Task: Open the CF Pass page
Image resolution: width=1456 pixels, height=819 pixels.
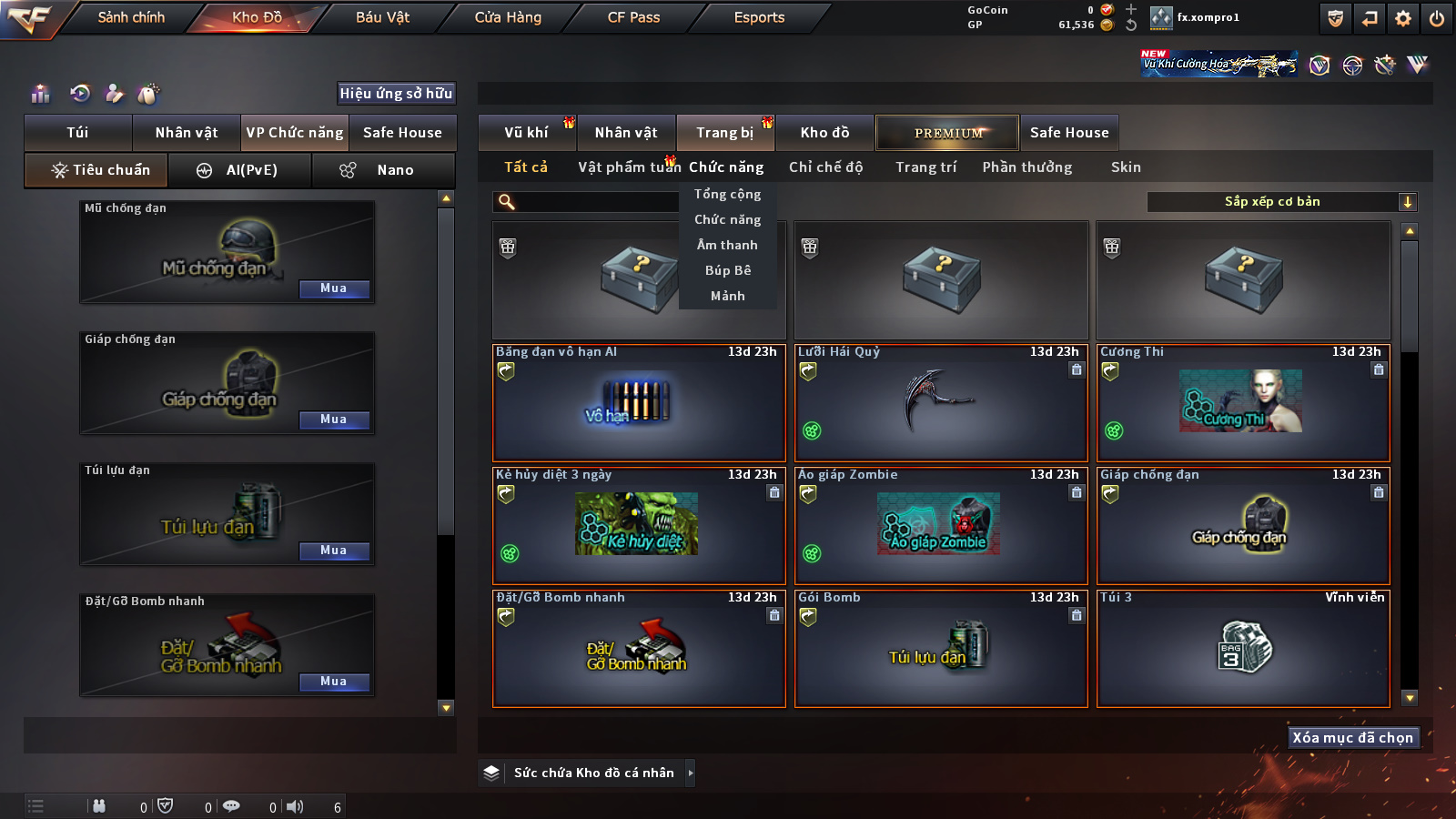Action: point(633,17)
